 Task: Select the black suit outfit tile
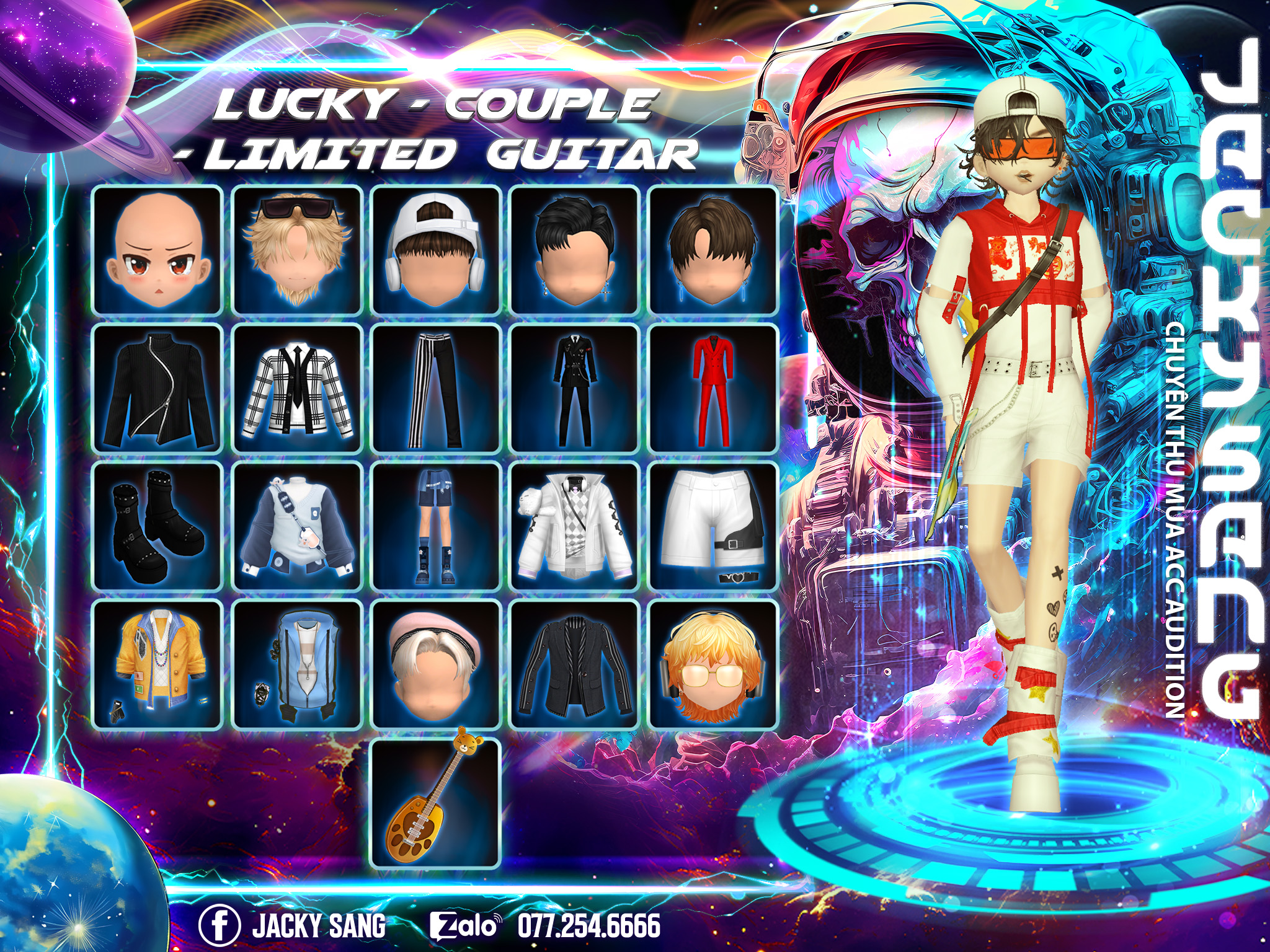[x=575, y=389]
